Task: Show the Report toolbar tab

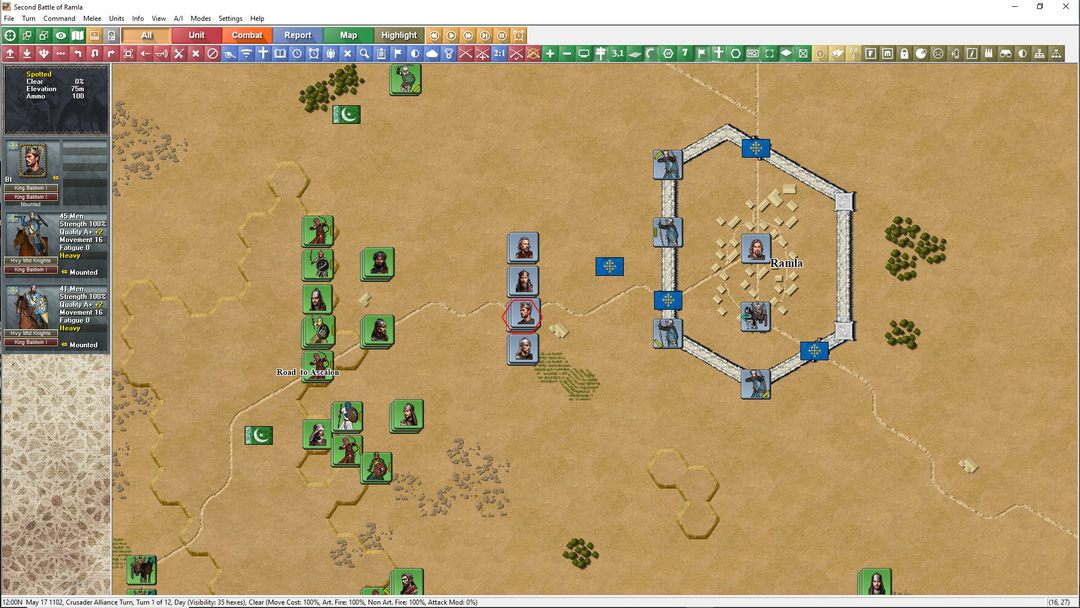Action: pyautogui.click(x=298, y=35)
